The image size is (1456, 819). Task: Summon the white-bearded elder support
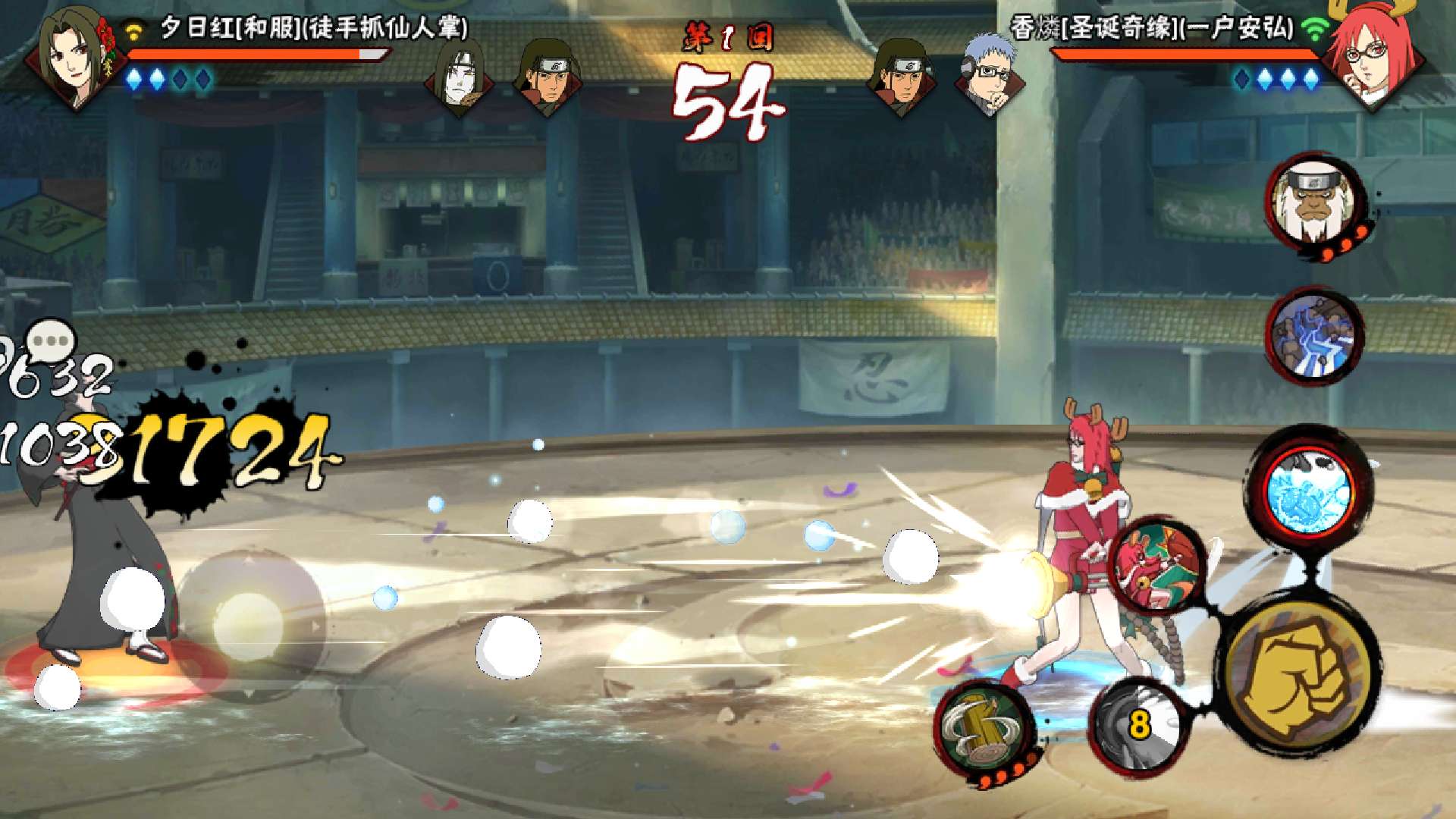pos(1313,203)
